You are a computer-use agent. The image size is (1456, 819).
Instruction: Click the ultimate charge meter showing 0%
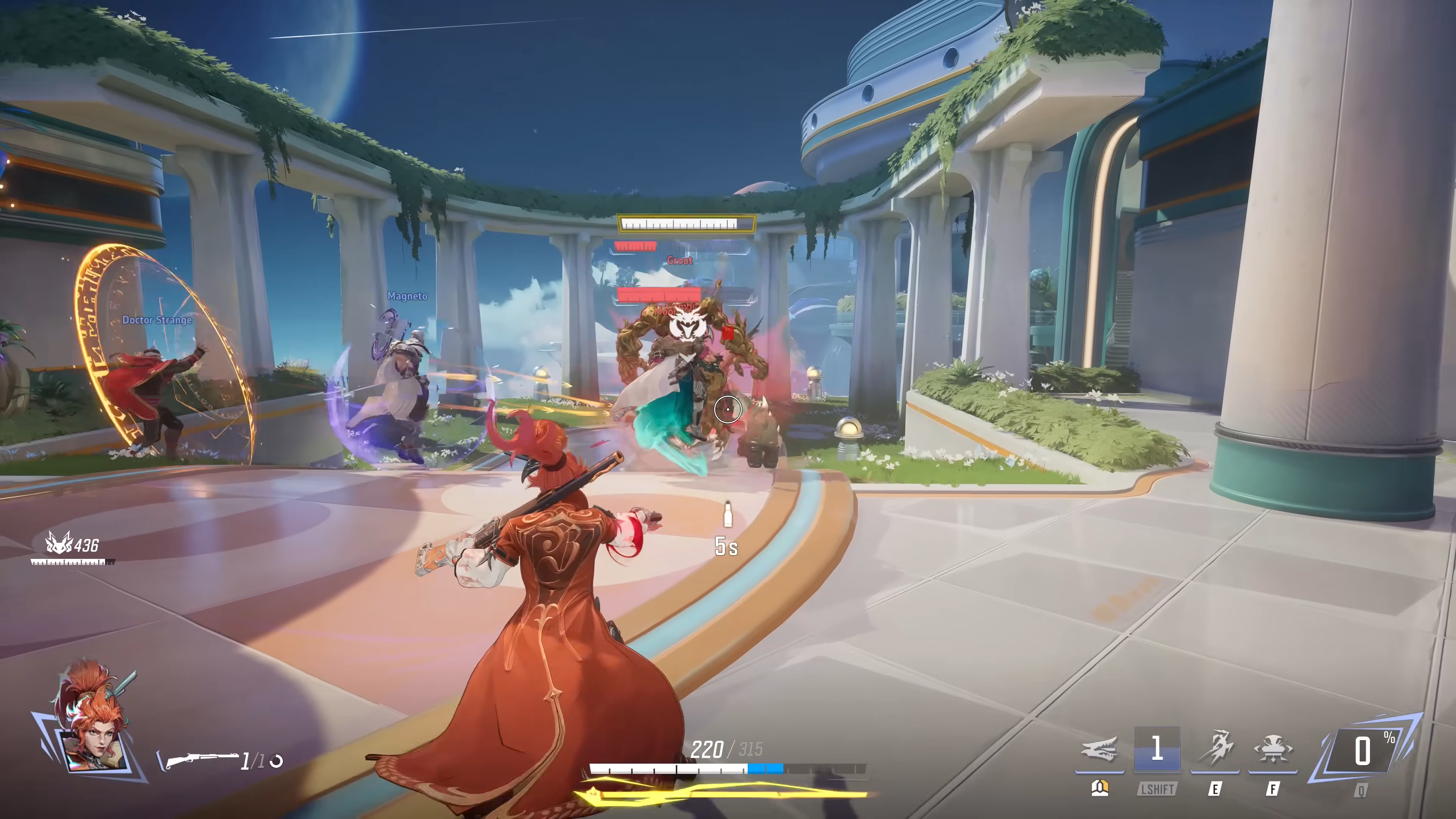1362,751
